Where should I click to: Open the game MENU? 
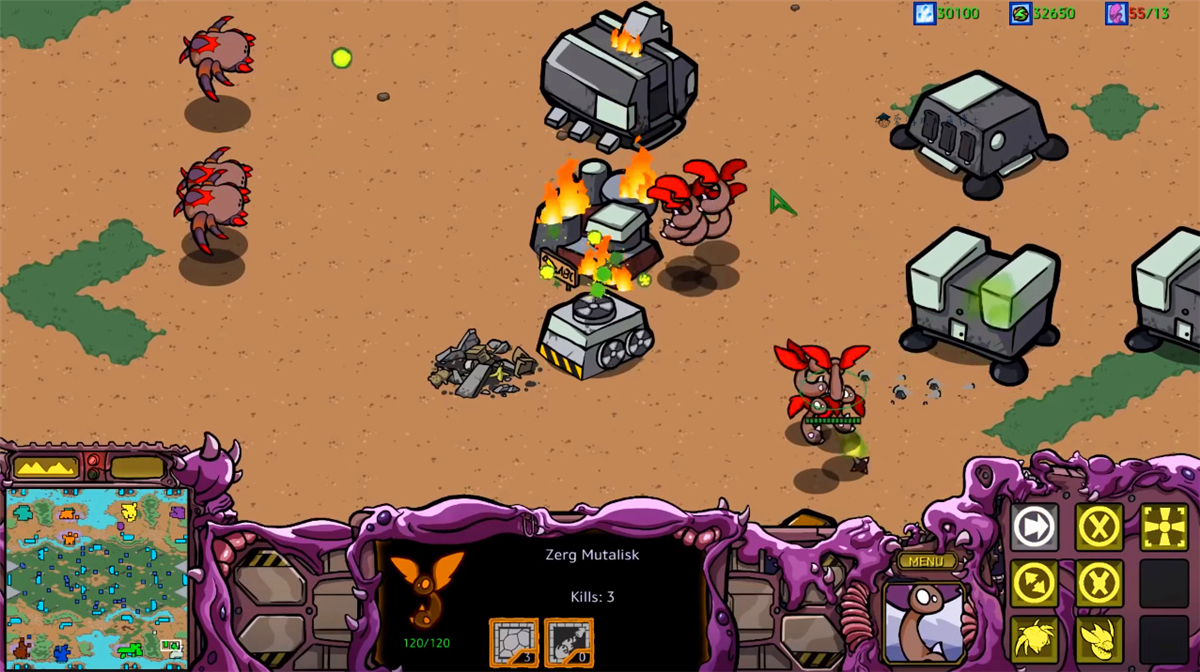[927, 561]
